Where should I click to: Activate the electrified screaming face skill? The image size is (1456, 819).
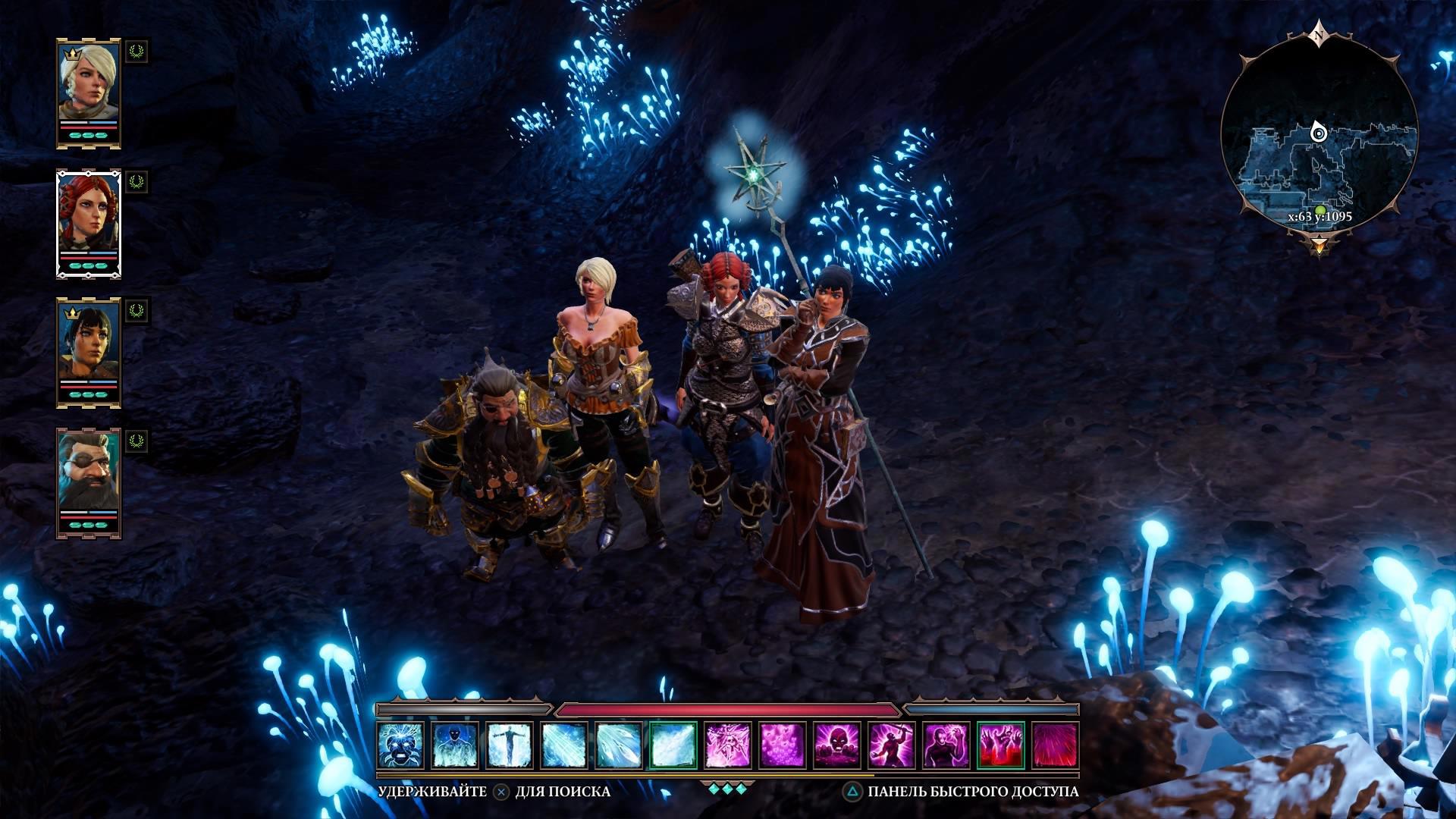click(401, 745)
